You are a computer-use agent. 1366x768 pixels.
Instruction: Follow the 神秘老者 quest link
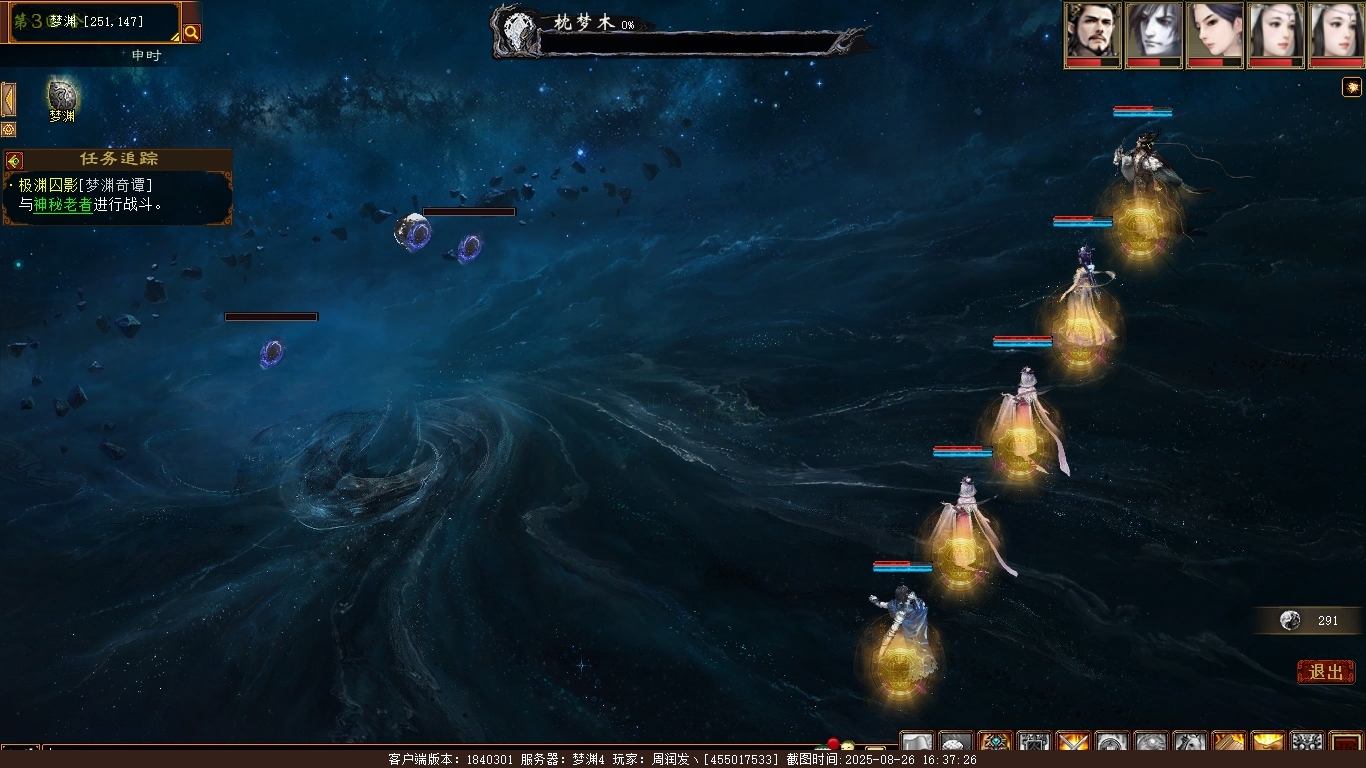(x=63, y=204)
